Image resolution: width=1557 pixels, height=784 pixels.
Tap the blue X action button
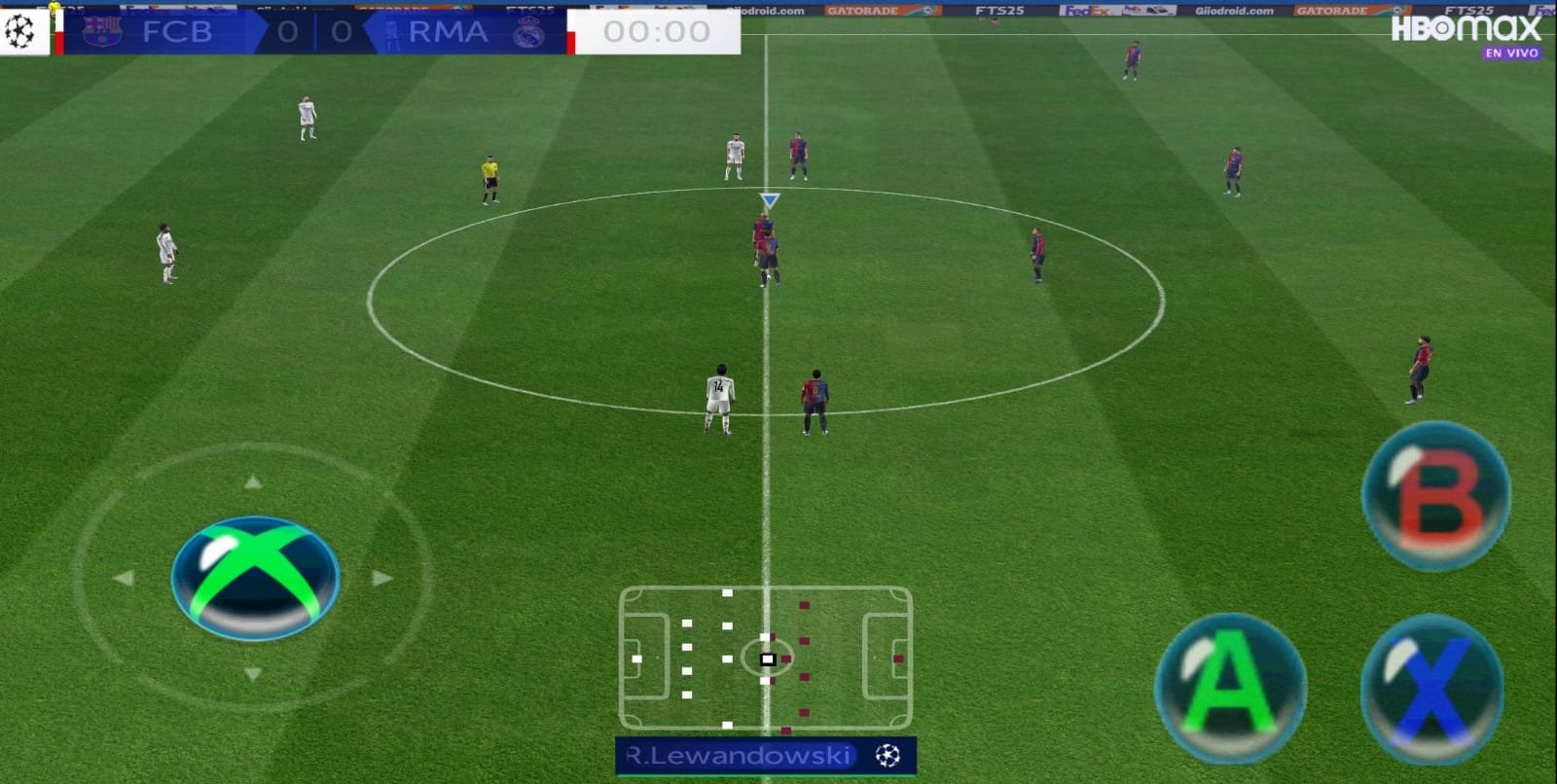tap(1430, 689)
